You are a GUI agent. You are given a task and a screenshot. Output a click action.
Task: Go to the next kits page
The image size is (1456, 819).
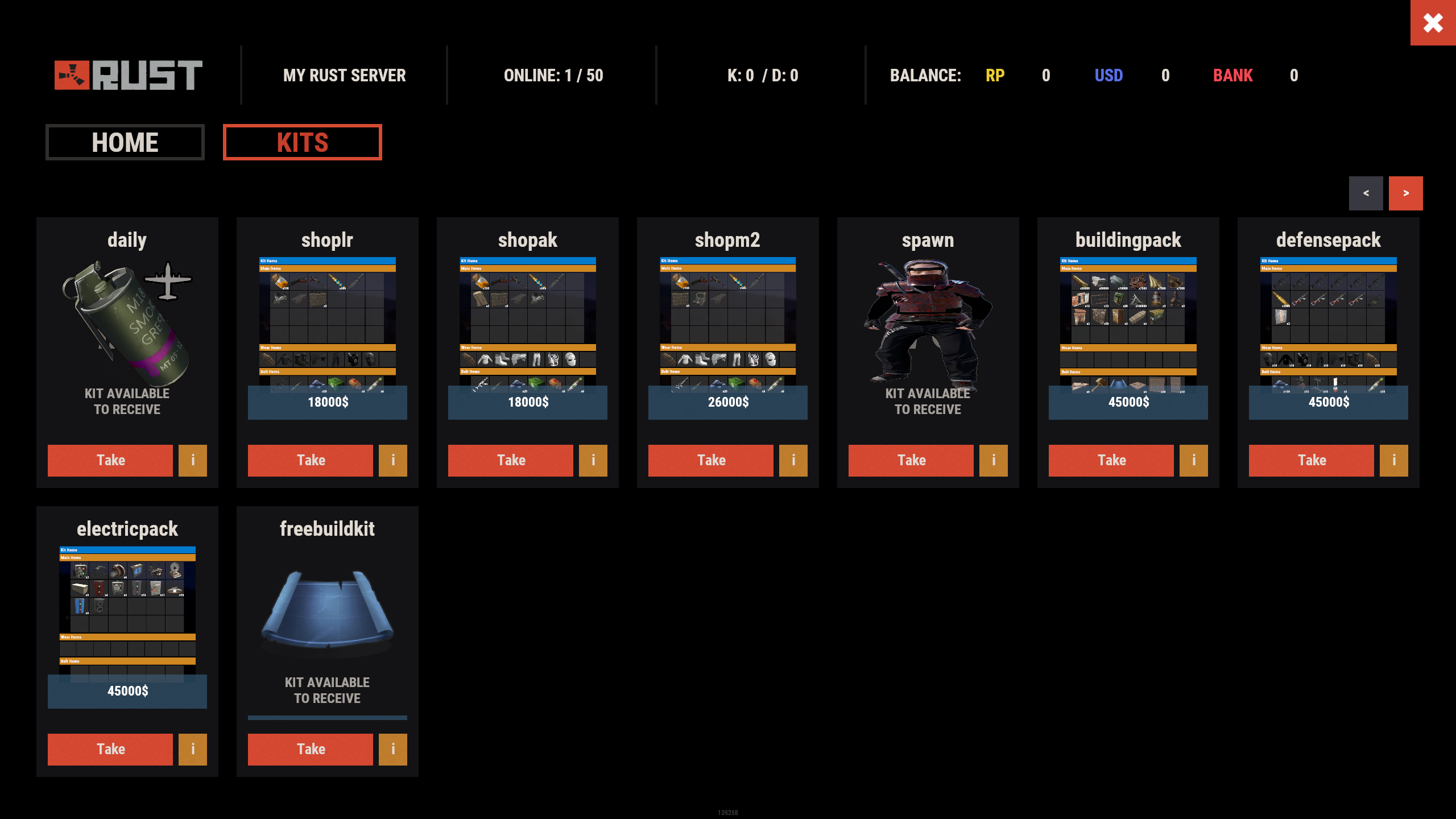click(1405, 193)
